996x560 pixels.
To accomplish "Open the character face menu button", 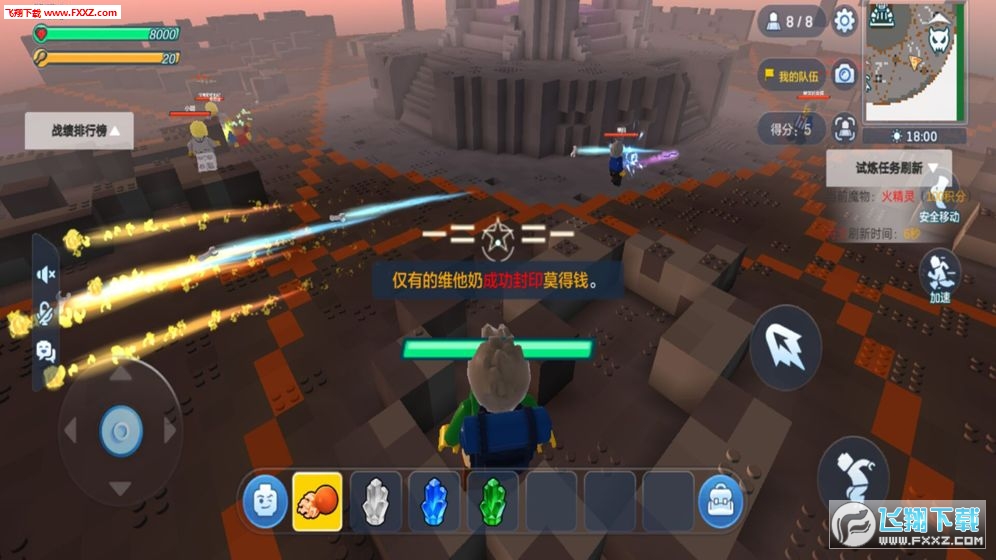I will (265, 501).
